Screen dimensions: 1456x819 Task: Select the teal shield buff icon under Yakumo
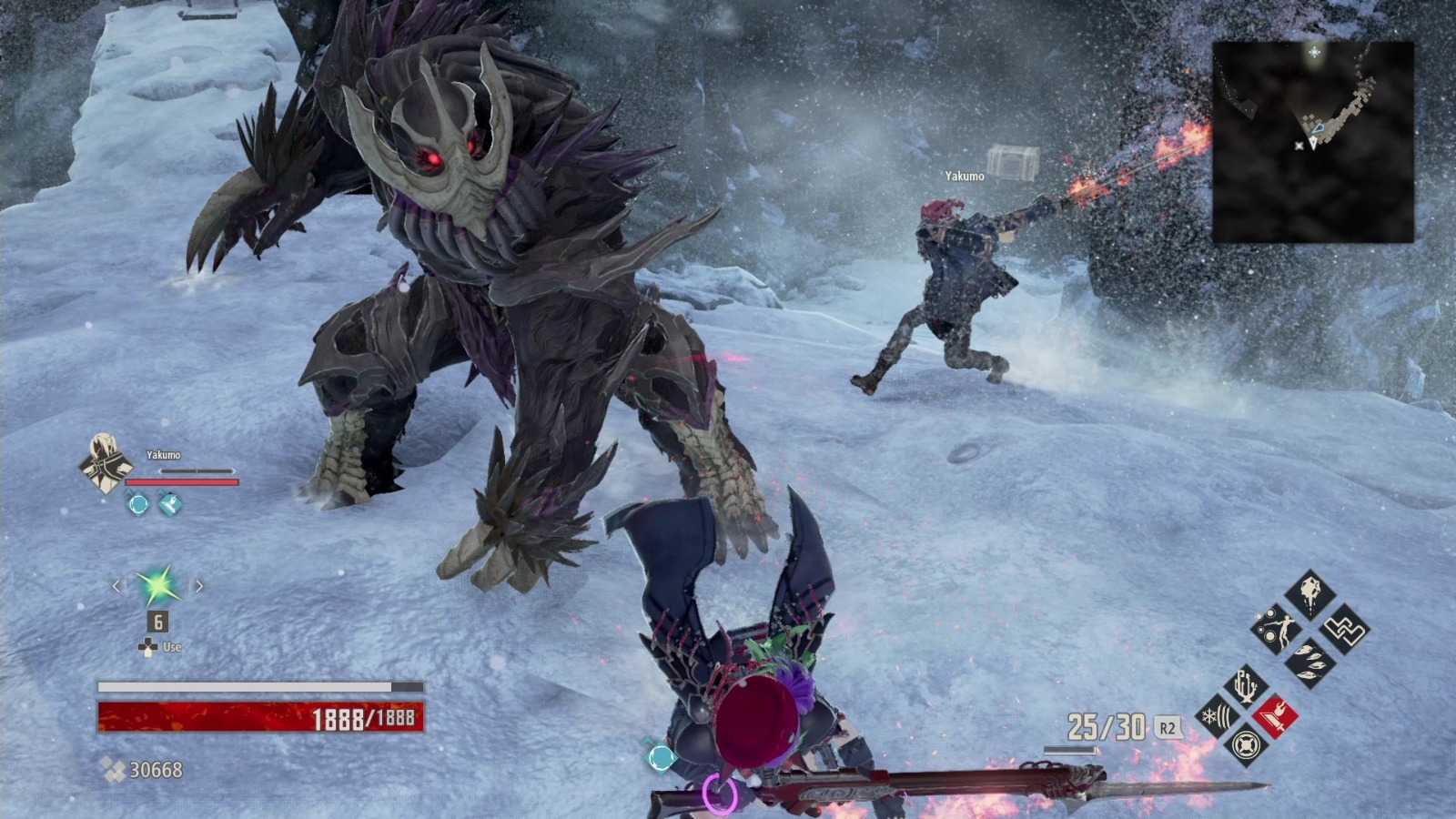tap(168, 504)
